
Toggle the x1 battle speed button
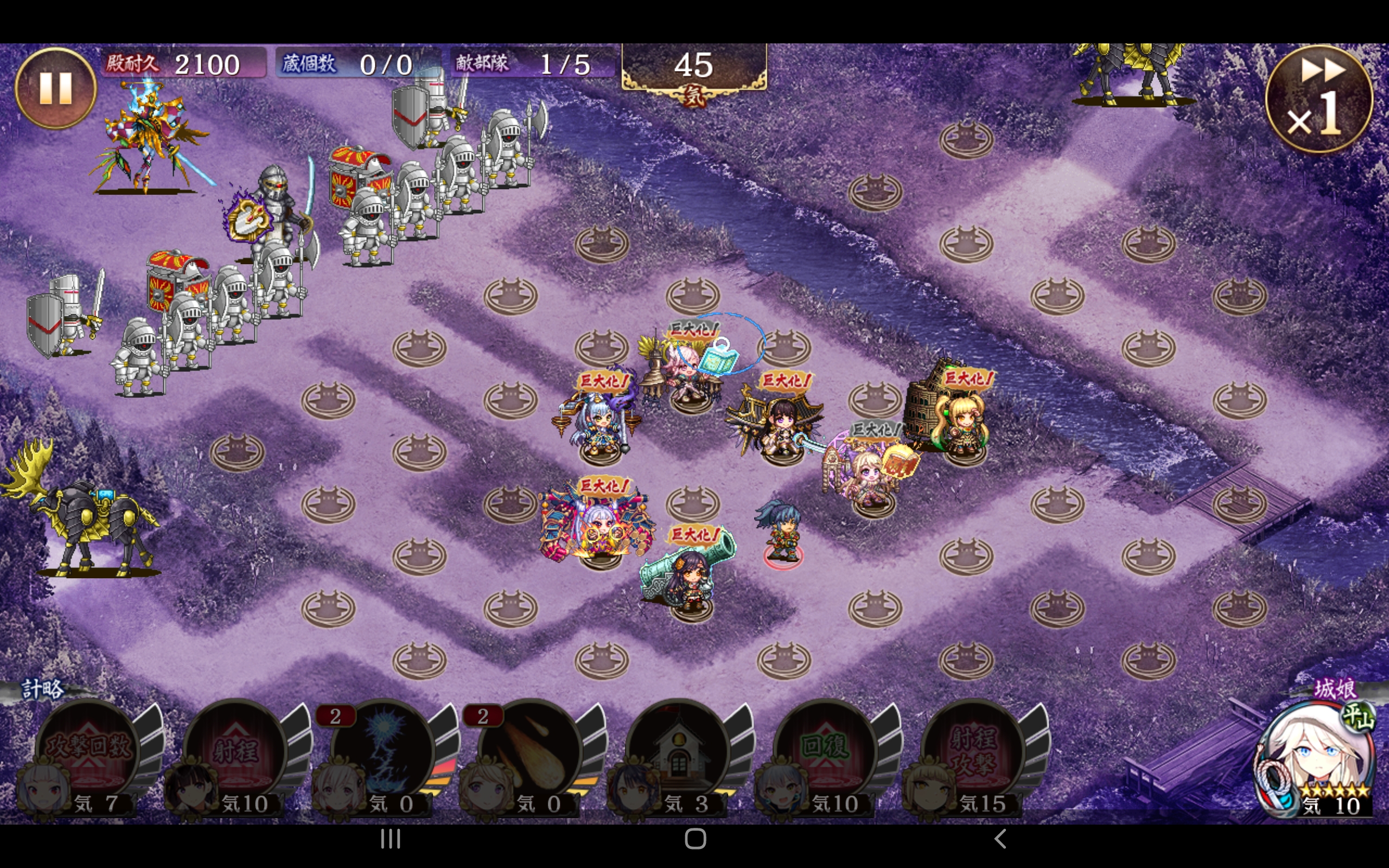click(1318, 99)
